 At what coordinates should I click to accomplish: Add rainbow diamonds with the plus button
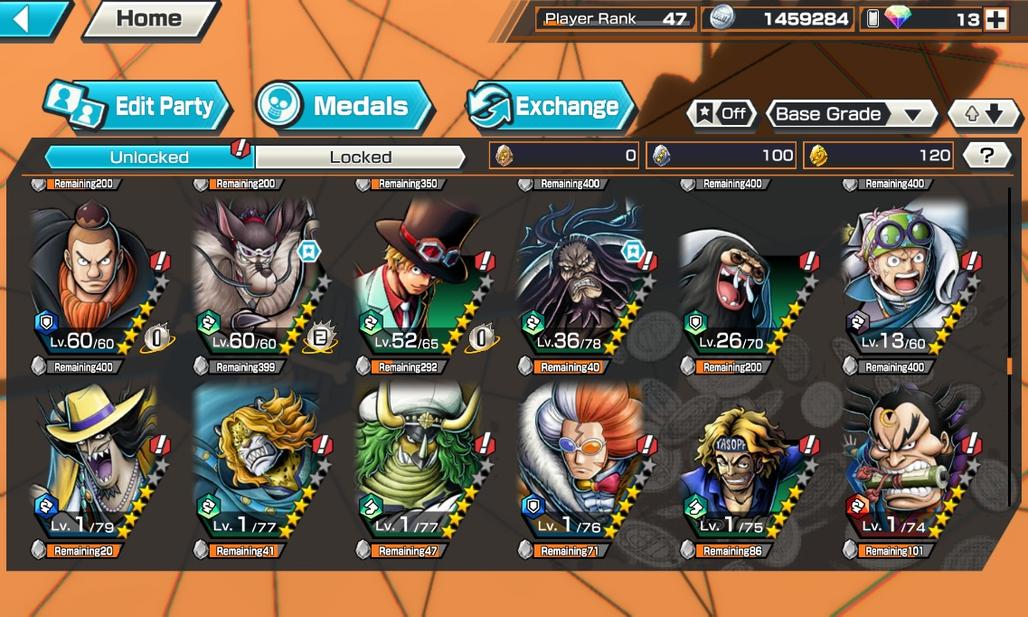995,19
